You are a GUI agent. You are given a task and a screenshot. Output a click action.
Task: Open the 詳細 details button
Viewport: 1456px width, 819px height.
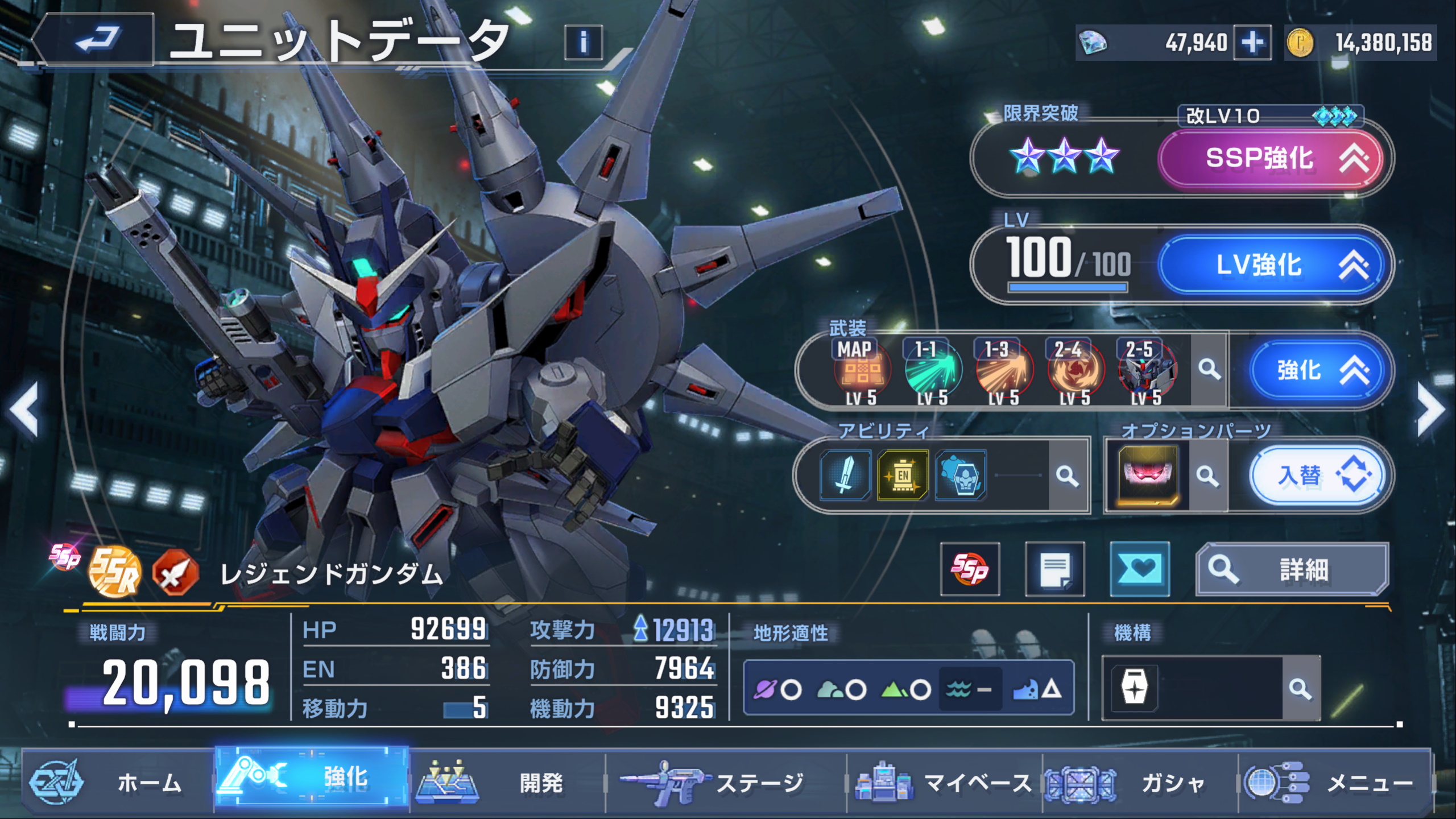click(x=1291, y=569)
